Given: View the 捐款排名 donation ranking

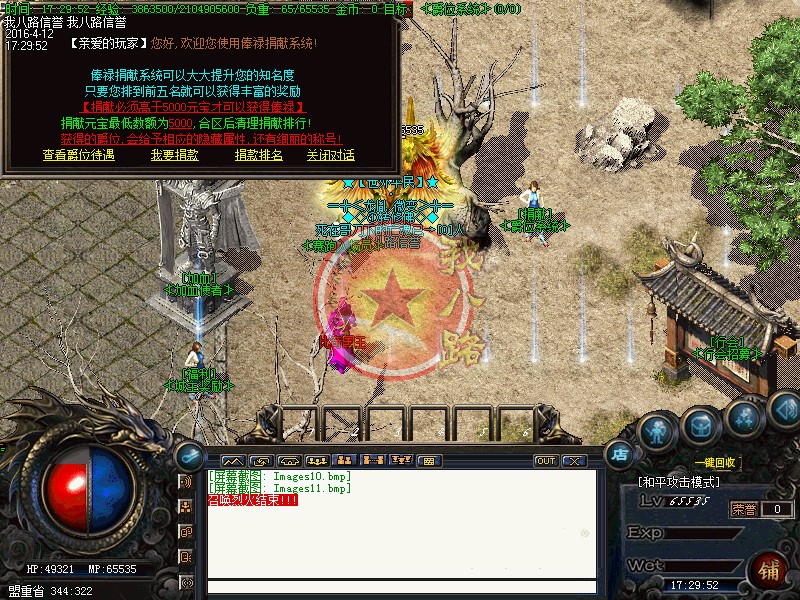Looking at the screenshot, I should pyautogui.click(x=259, y=155).
